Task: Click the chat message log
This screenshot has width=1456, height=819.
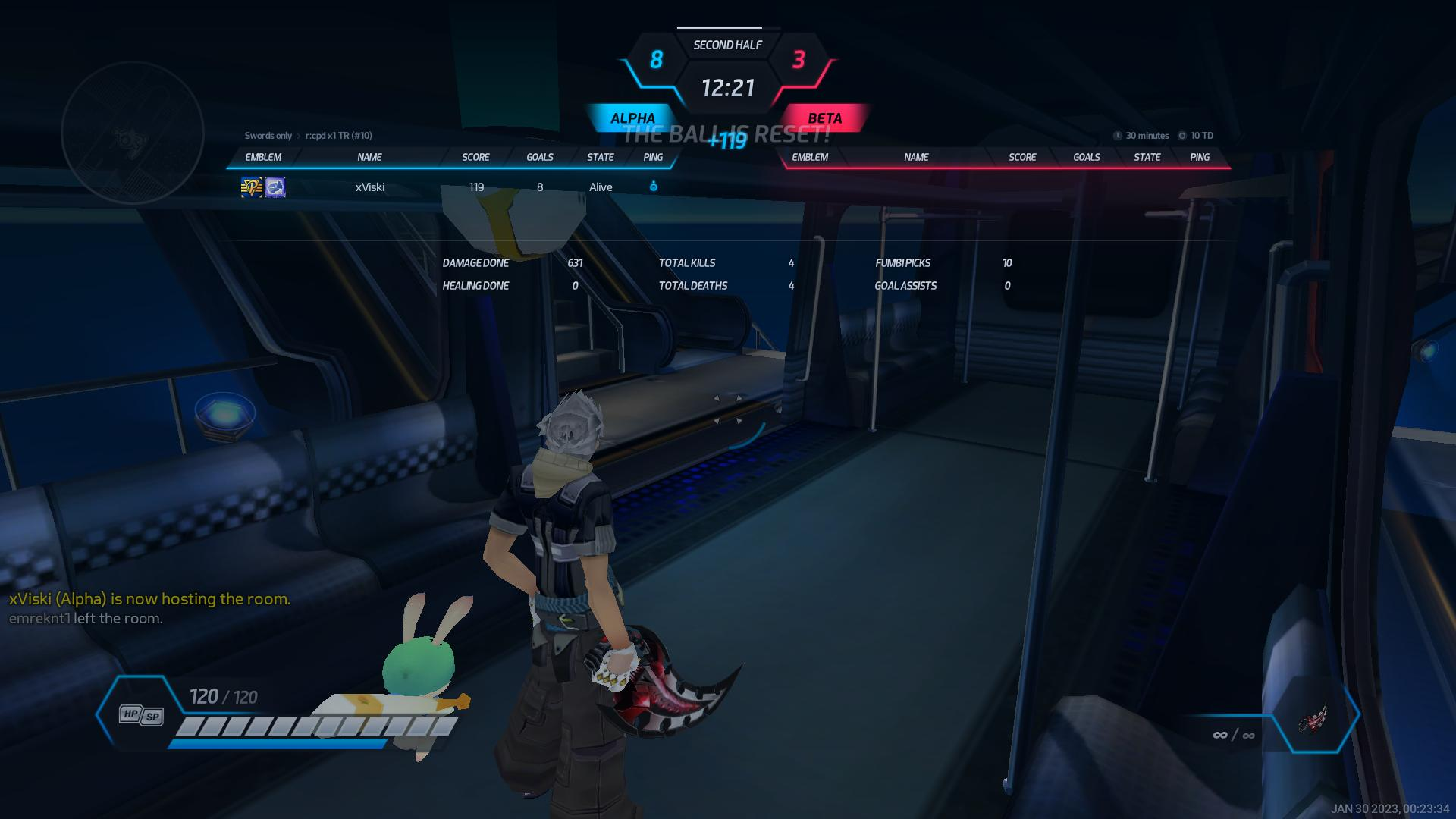Action: pos(149,609)
